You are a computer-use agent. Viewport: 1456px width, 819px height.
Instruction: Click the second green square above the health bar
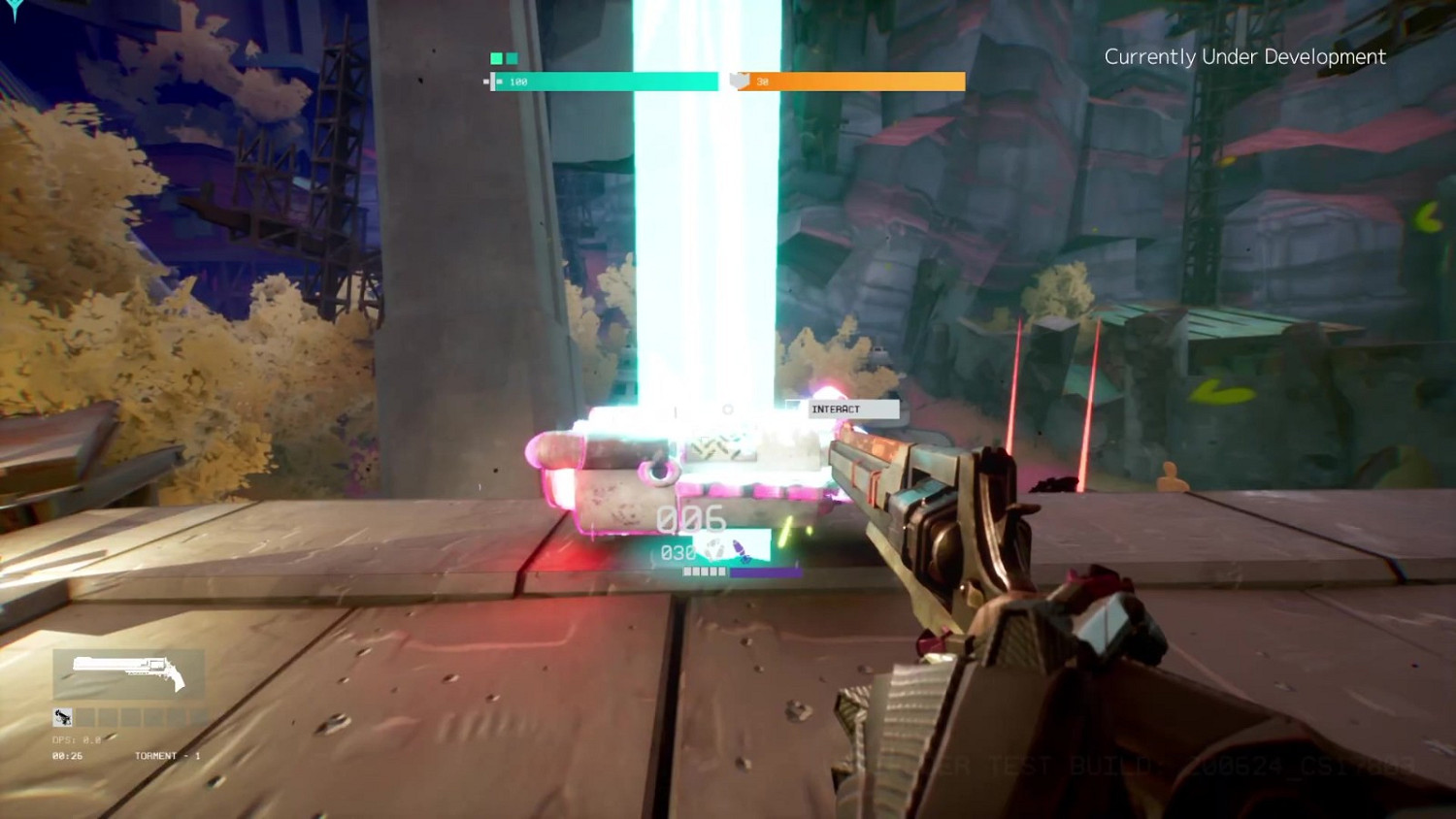click(x=512, y=57)
